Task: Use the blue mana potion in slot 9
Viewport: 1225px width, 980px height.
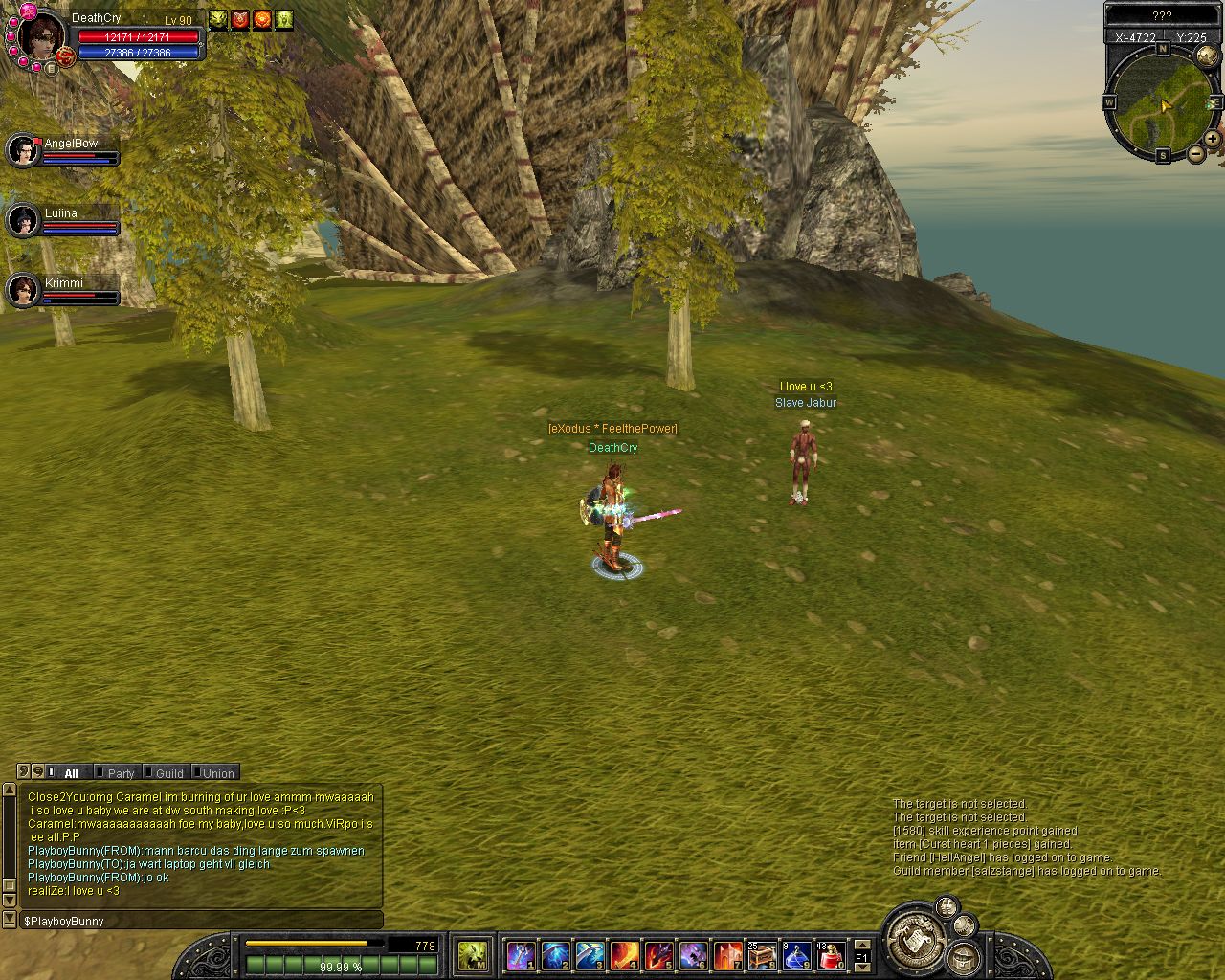Action: (x=796, y=955)
